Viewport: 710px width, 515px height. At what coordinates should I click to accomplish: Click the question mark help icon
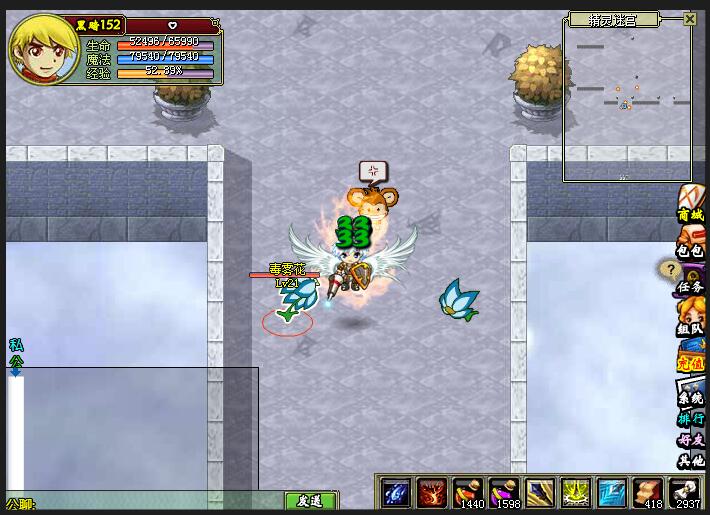point(668,269)
